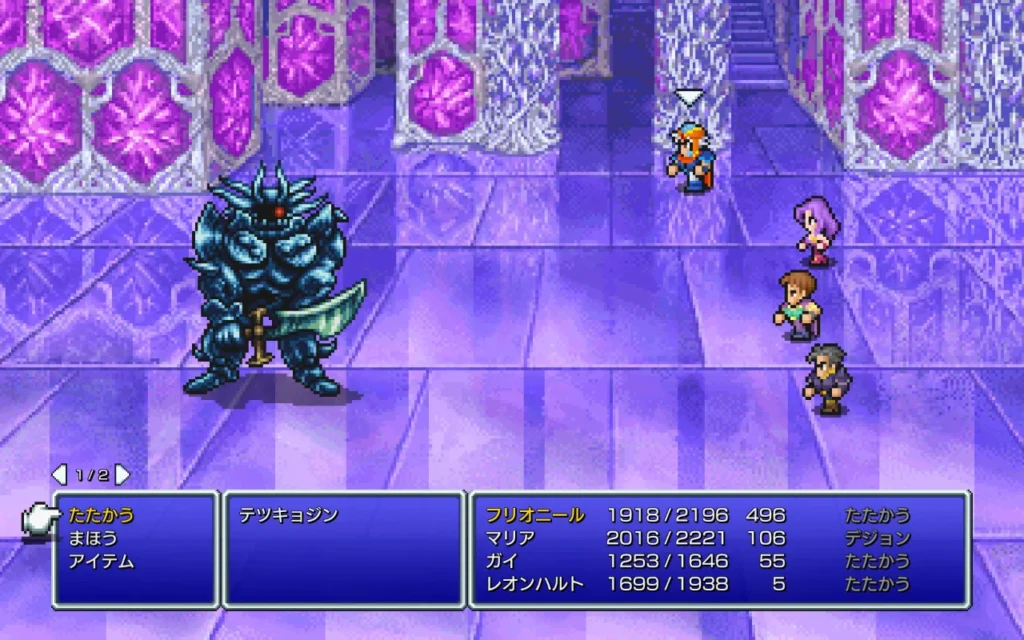
Task: Go to previous command page arrow
Action: 59,474
